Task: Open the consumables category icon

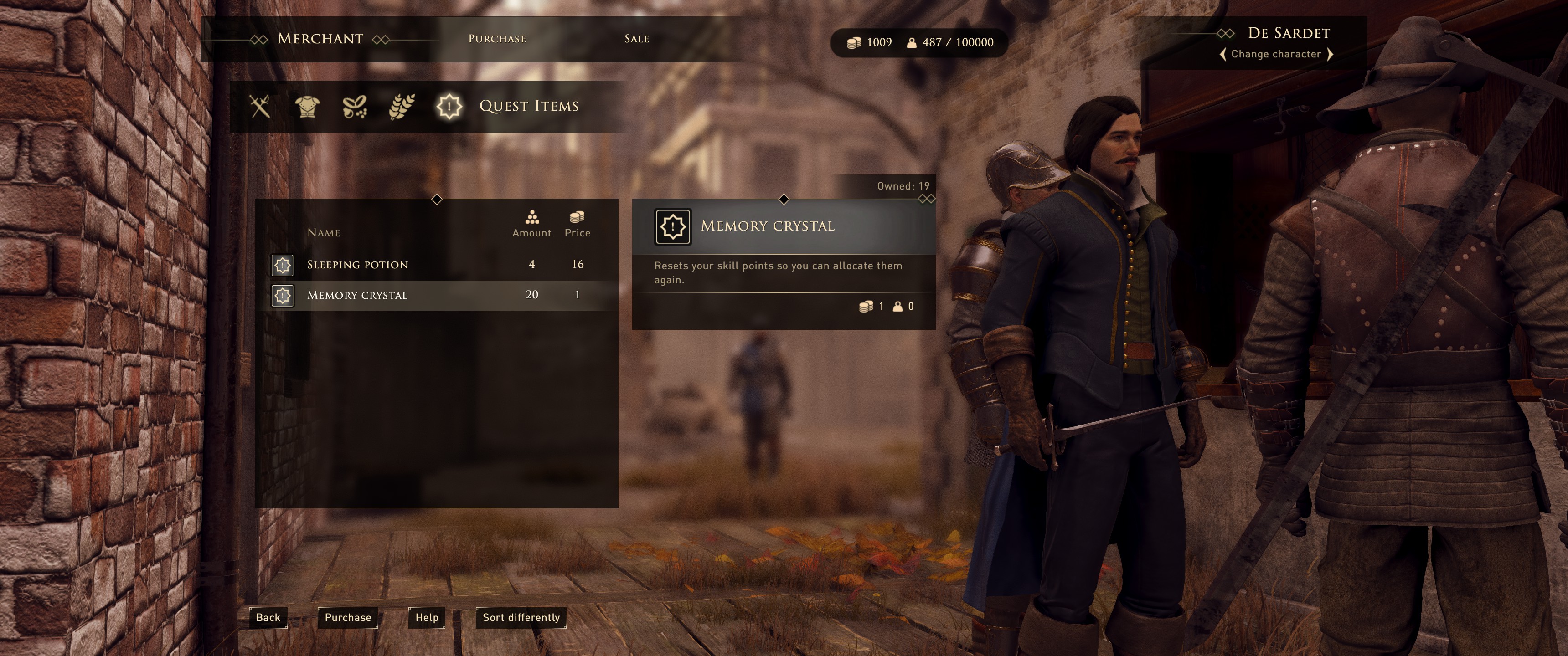Action: pos(354,107)
